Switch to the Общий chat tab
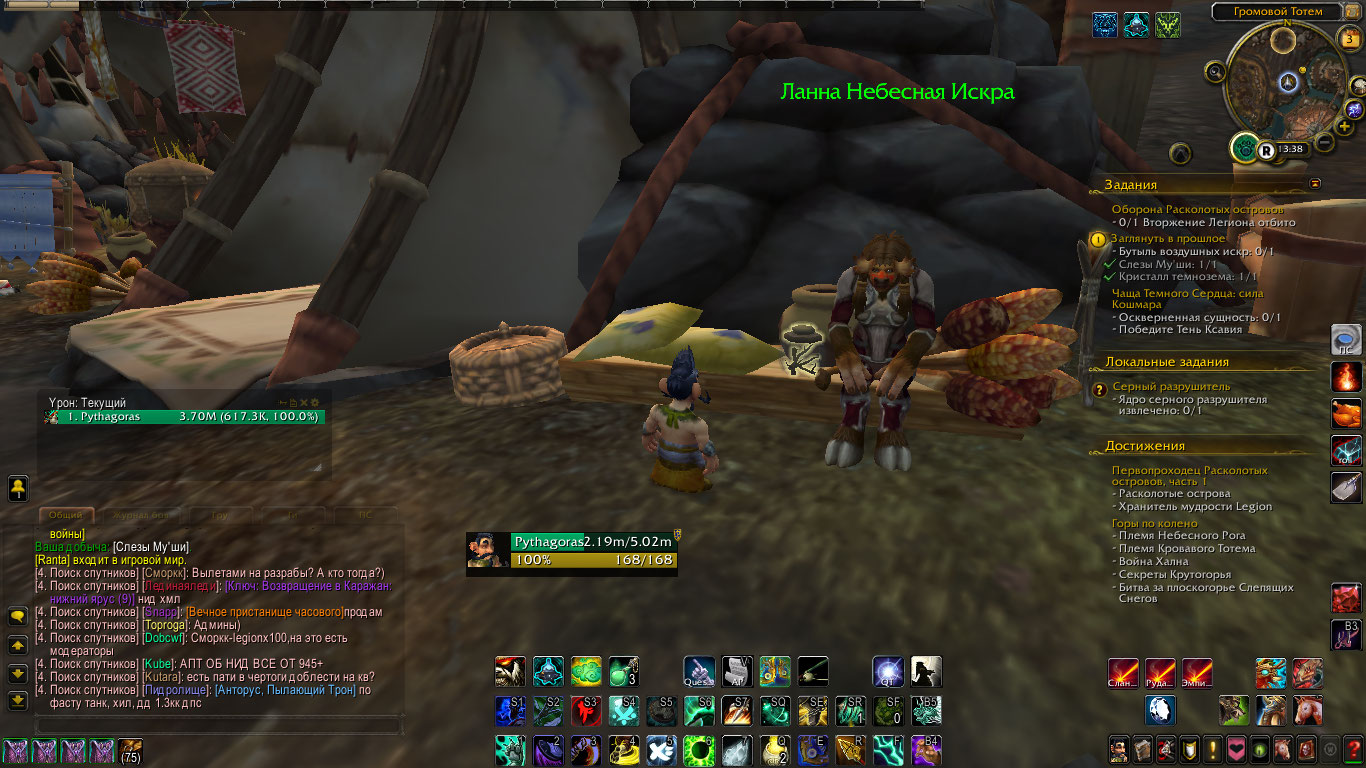Image resolution: width=1366 pixels, height=768 pixels. pyautogui.click(x=66, y=515)
